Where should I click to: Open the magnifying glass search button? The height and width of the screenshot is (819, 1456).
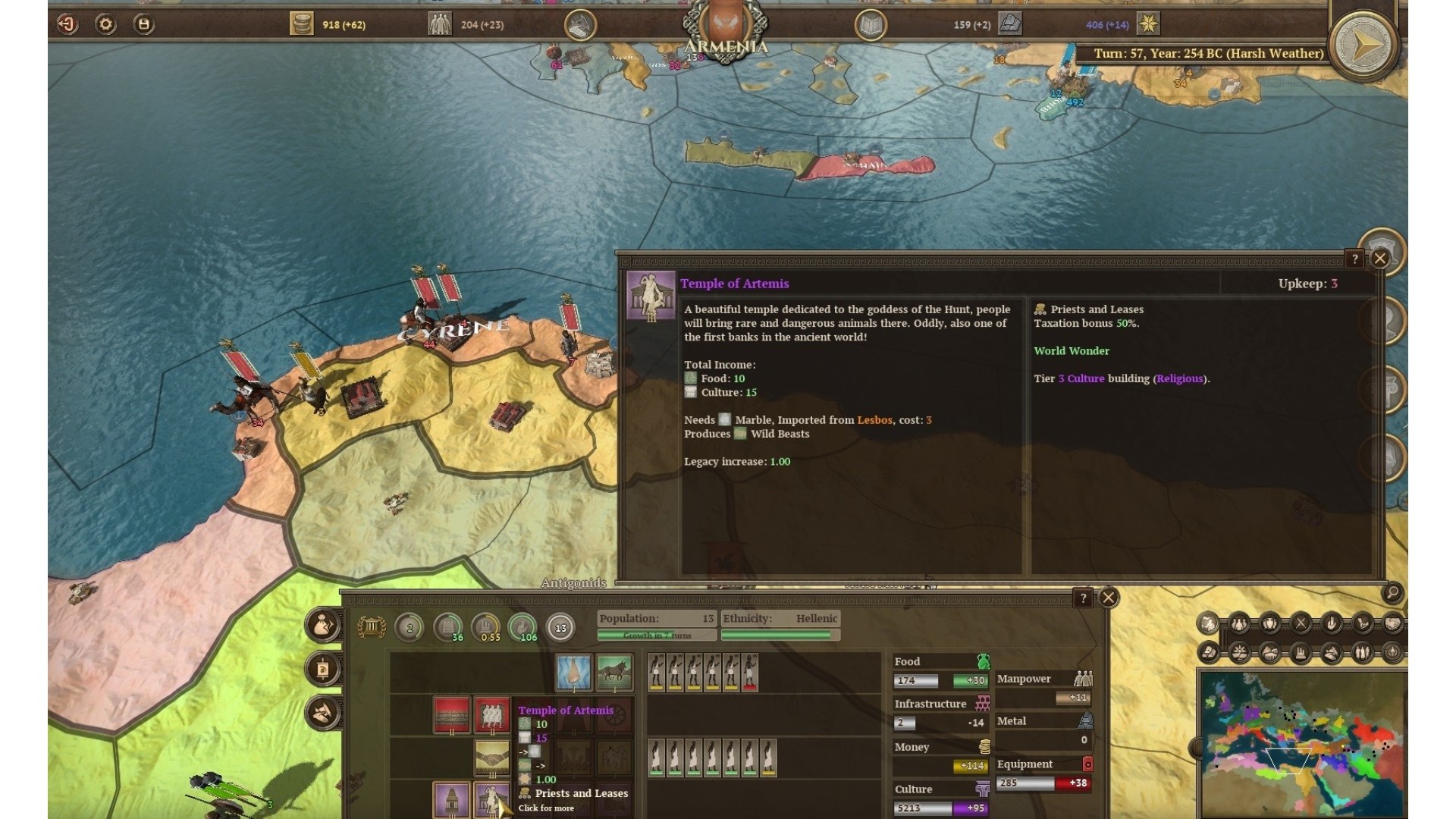pos(1392,593)
